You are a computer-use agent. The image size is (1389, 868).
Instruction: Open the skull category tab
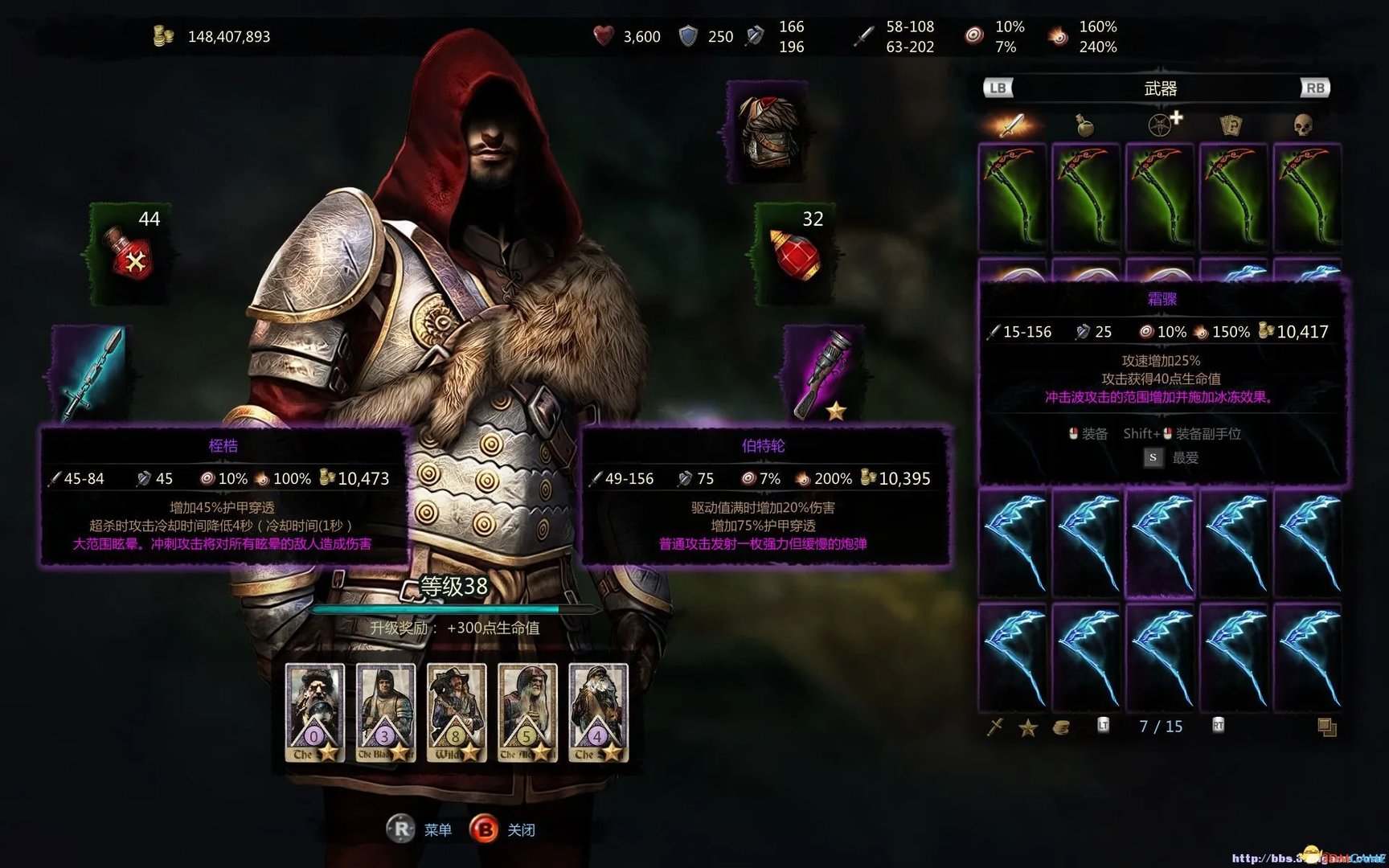pos(1303,125)
